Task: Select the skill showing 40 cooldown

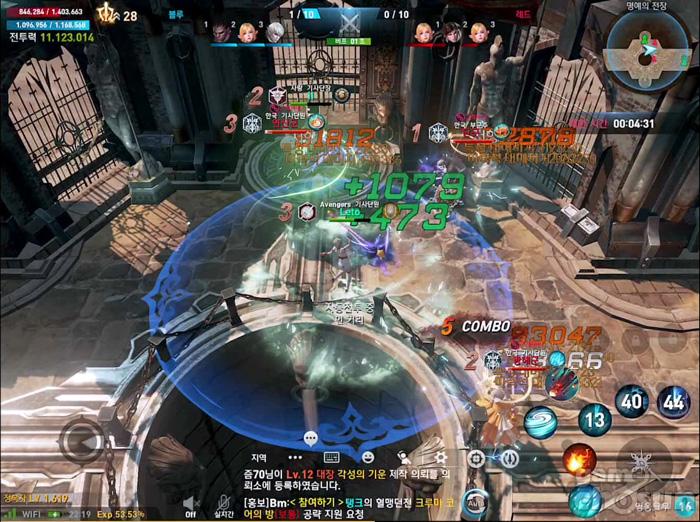Action: 631,402
